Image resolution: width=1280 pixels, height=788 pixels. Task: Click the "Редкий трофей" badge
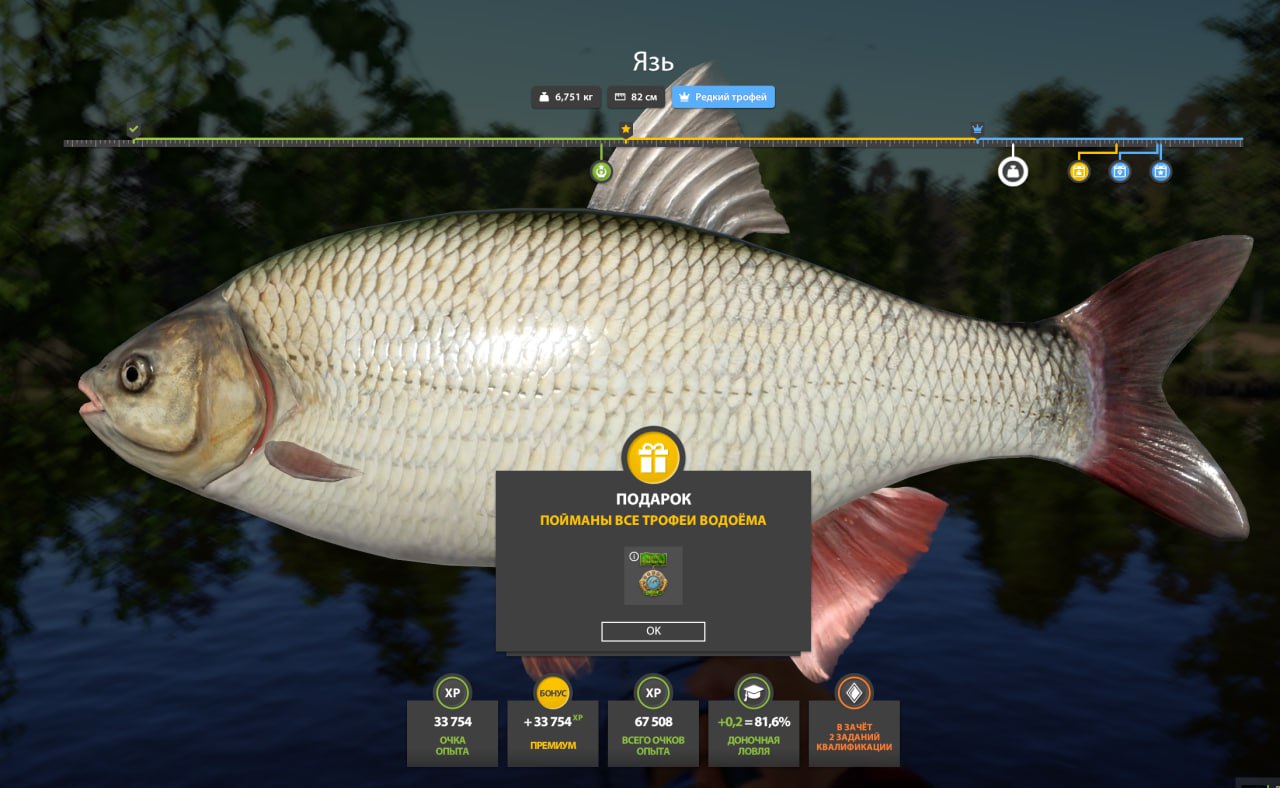723,97
